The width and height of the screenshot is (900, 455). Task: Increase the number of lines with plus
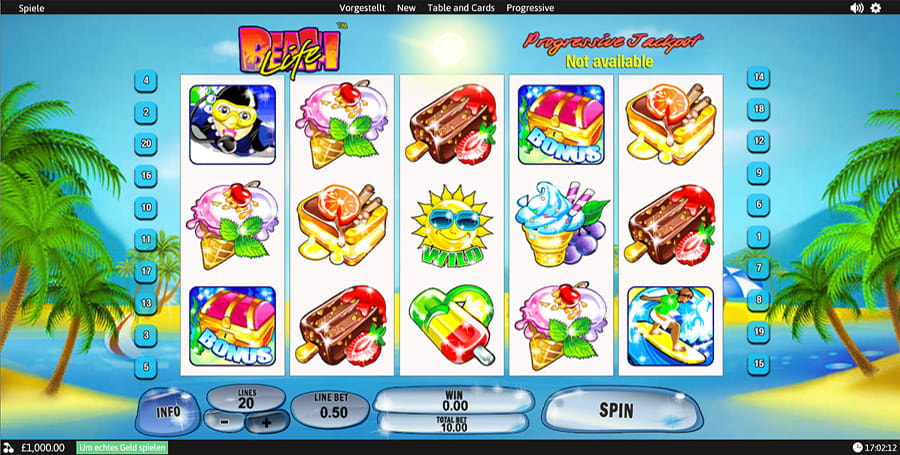point(266,423)
